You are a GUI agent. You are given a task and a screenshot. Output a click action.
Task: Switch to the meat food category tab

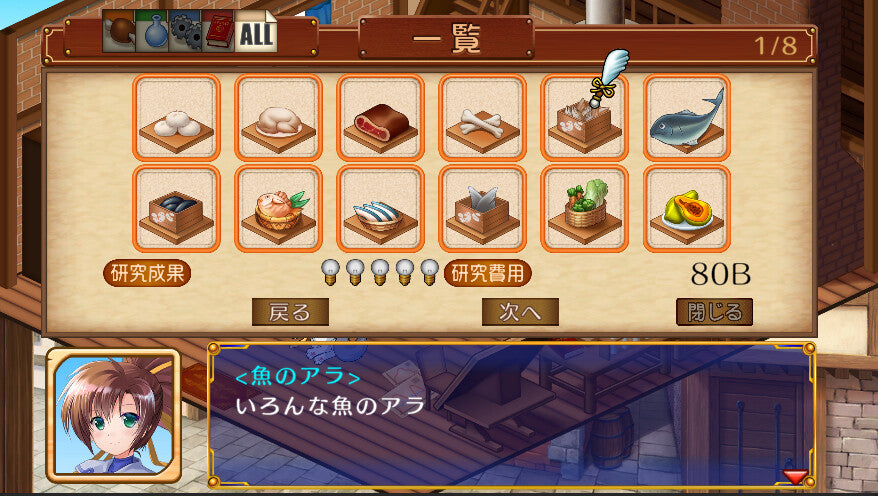(x=120, y=32)
